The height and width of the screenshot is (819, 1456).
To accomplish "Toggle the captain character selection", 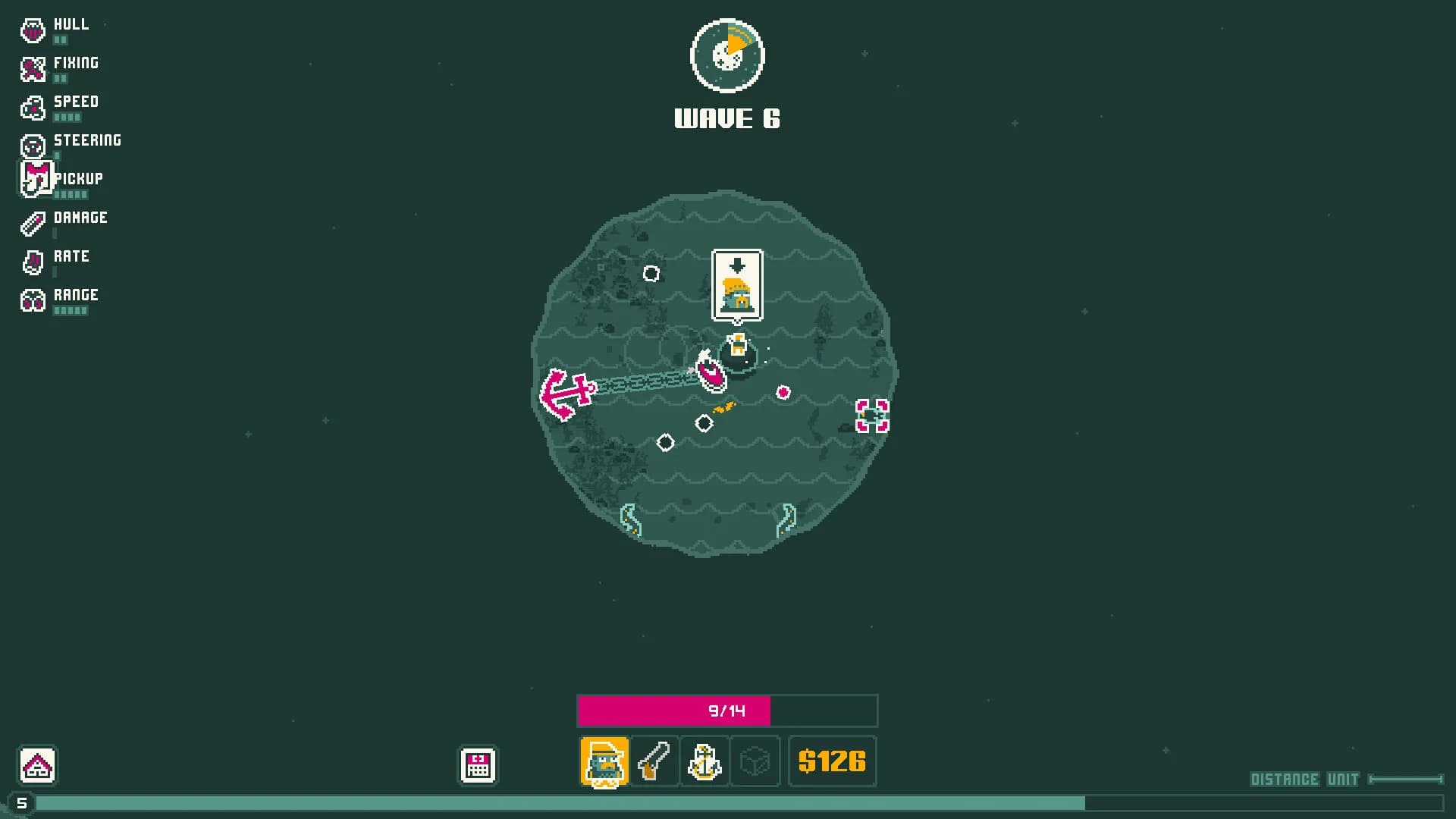I will click(x=603, y=762).
